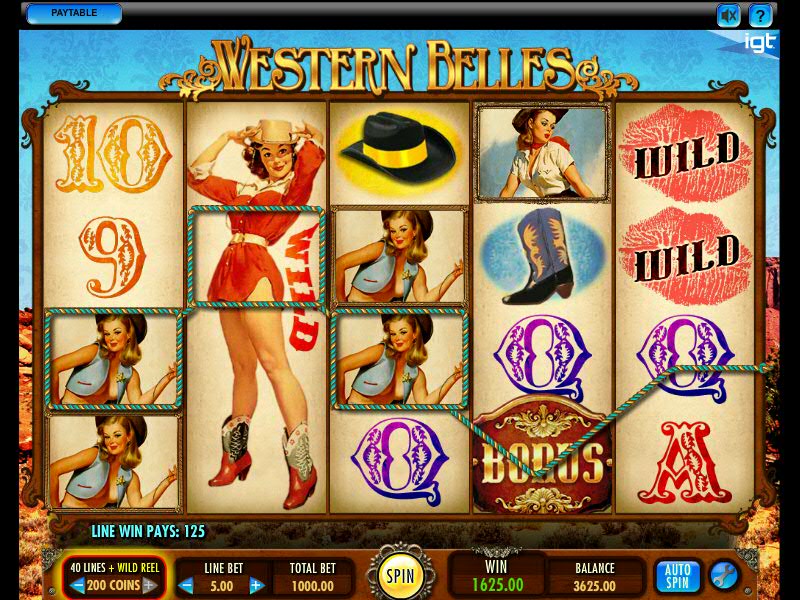The height and width of the screenshot is (600, 800).
Task: Activate Auto Spin
Action: click(677, 576)
